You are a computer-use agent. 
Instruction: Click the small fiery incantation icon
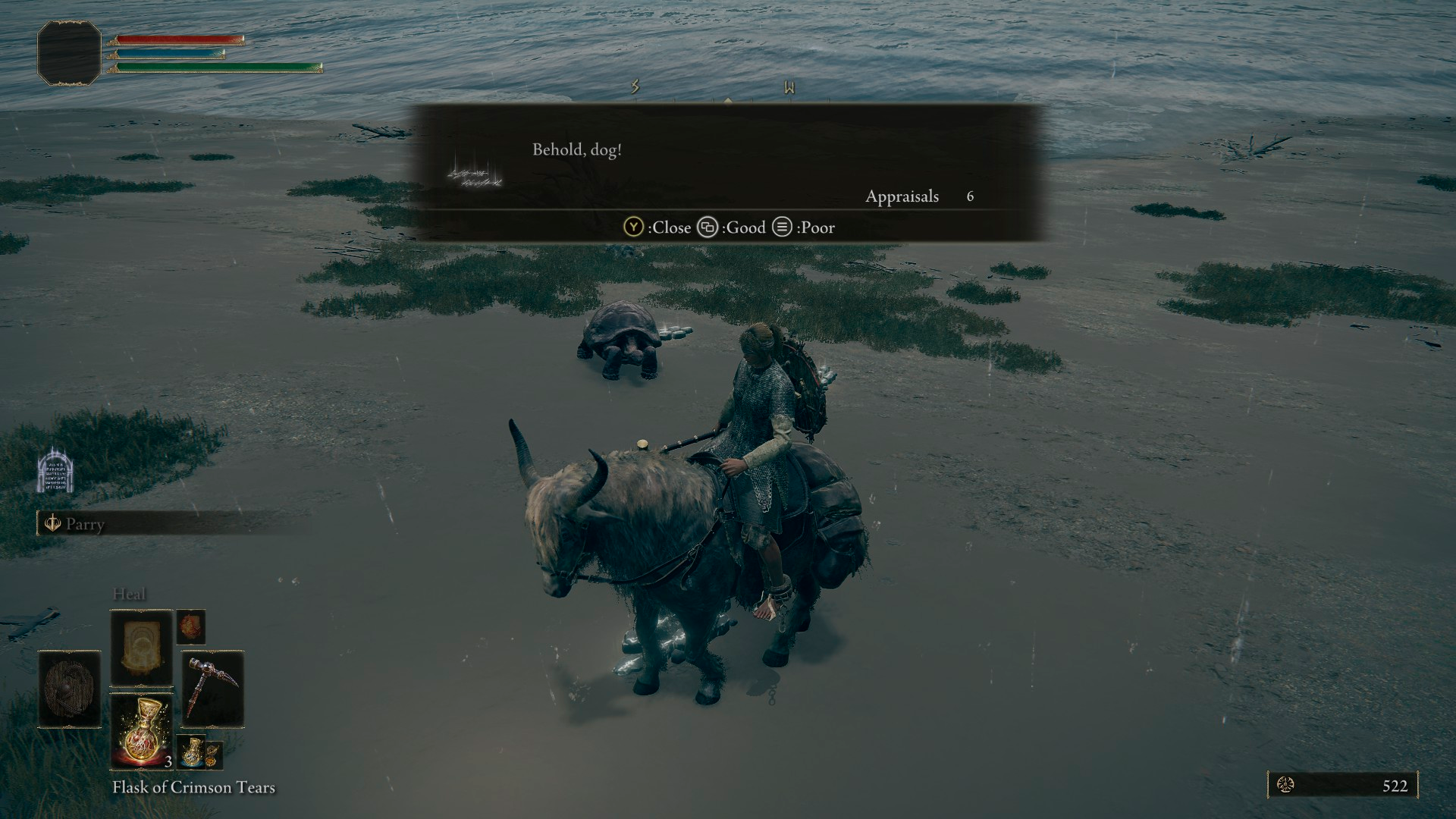pos(191,626)
